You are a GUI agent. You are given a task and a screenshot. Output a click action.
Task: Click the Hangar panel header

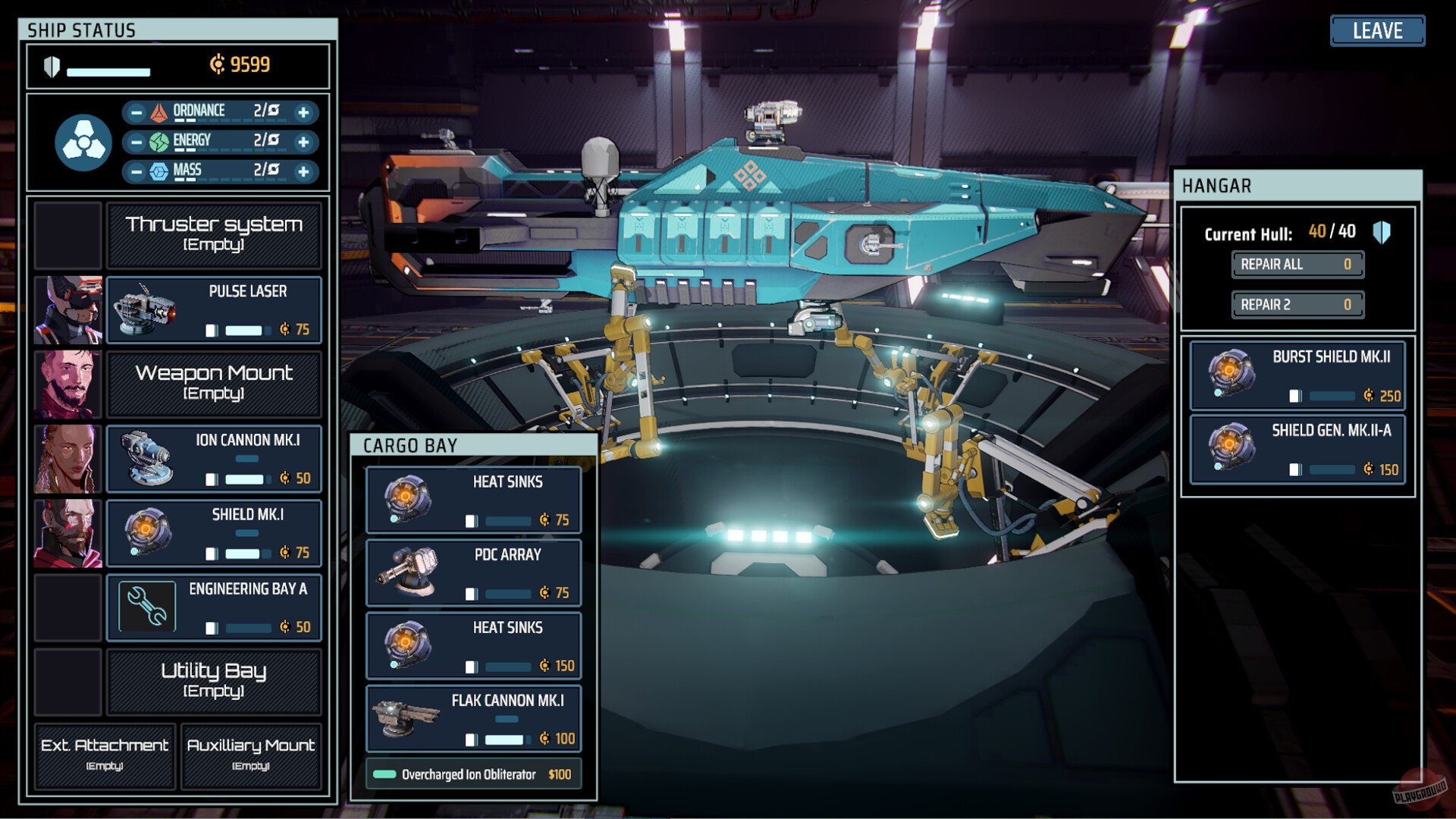tap(1216, 186)
